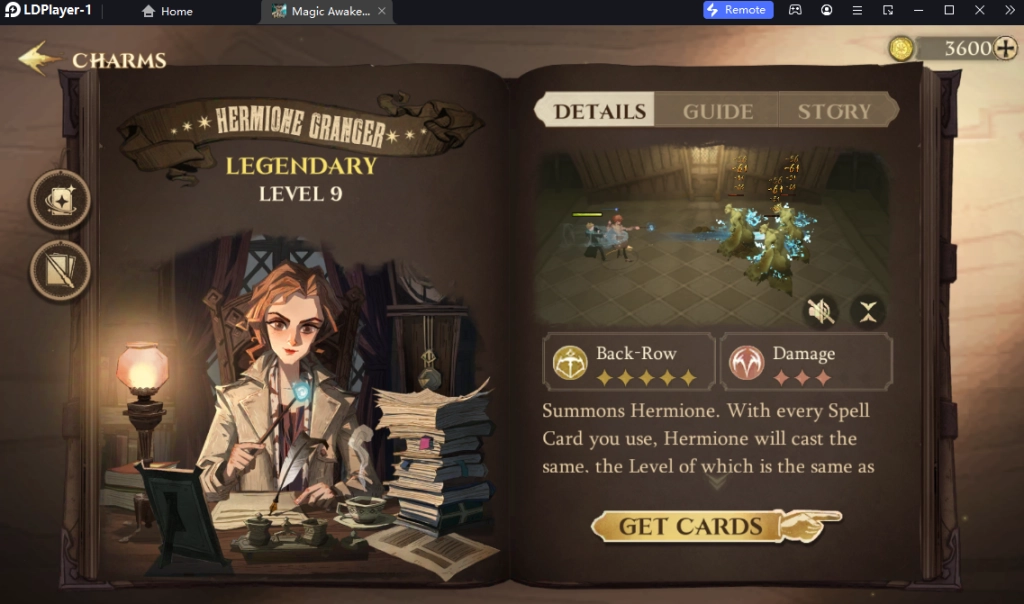Switch to LDPlayer Home tab
This screenshot has width=1024, height=604.
point(167,11)
